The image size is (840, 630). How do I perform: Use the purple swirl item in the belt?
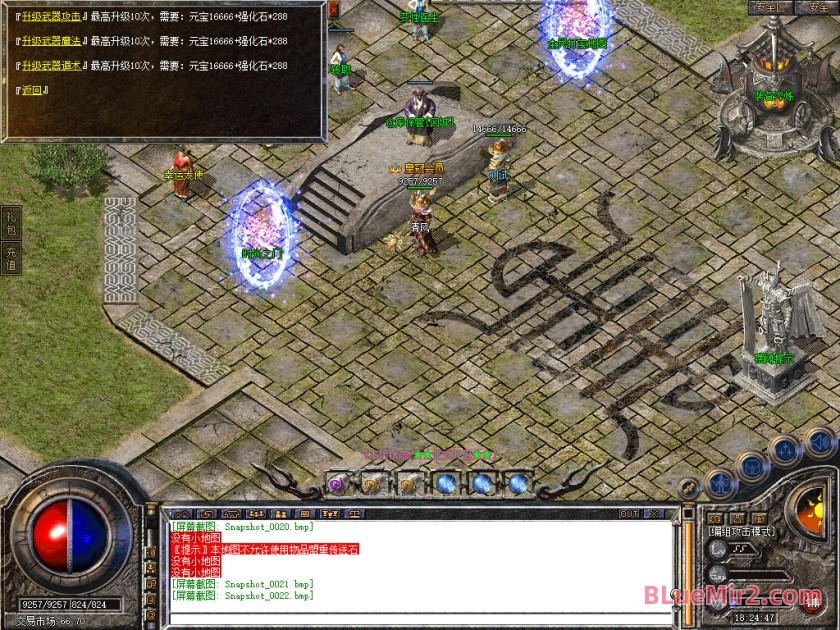(x=338, y=483)
